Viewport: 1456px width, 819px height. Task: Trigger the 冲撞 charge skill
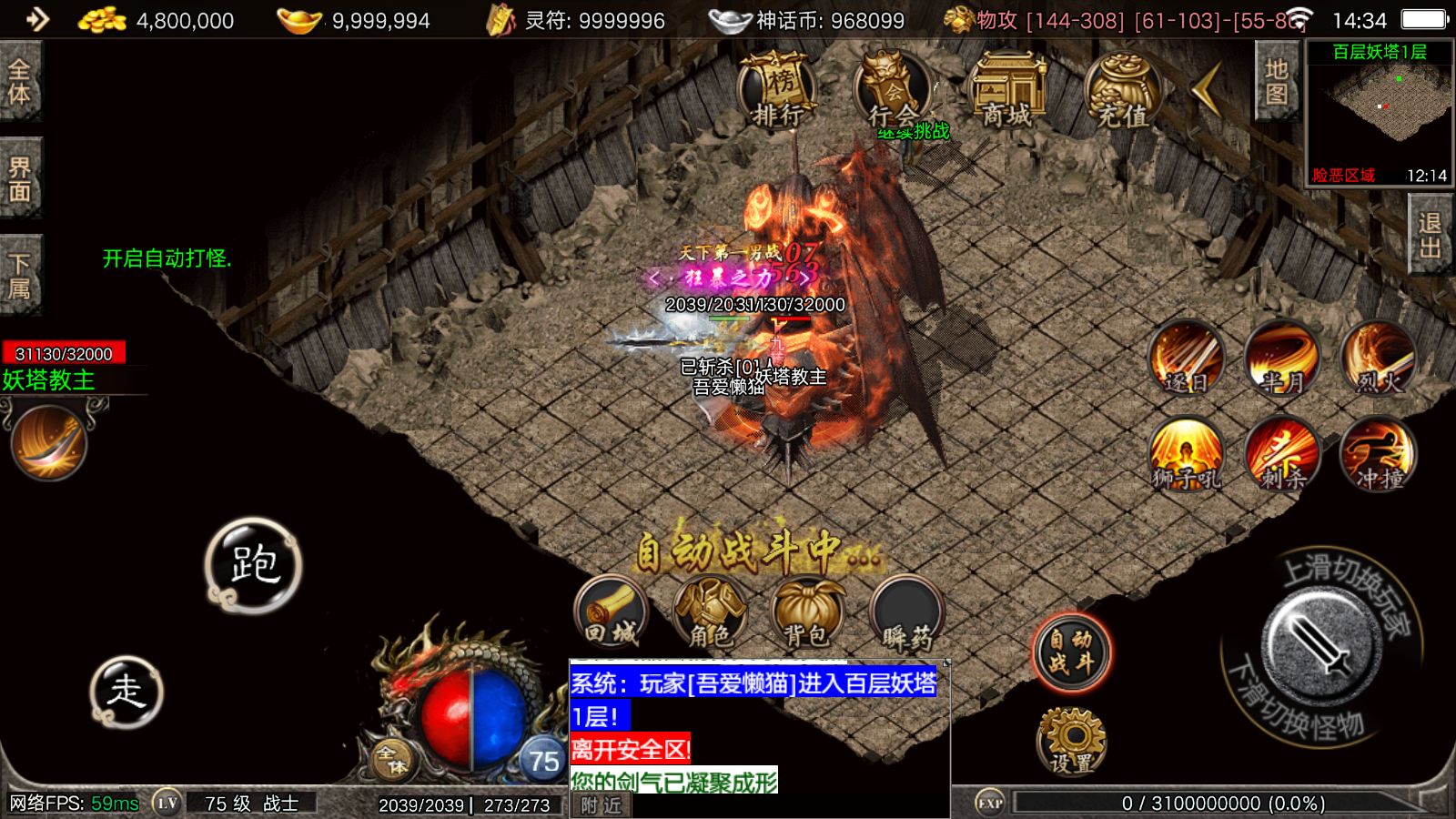coord(1379,455)
